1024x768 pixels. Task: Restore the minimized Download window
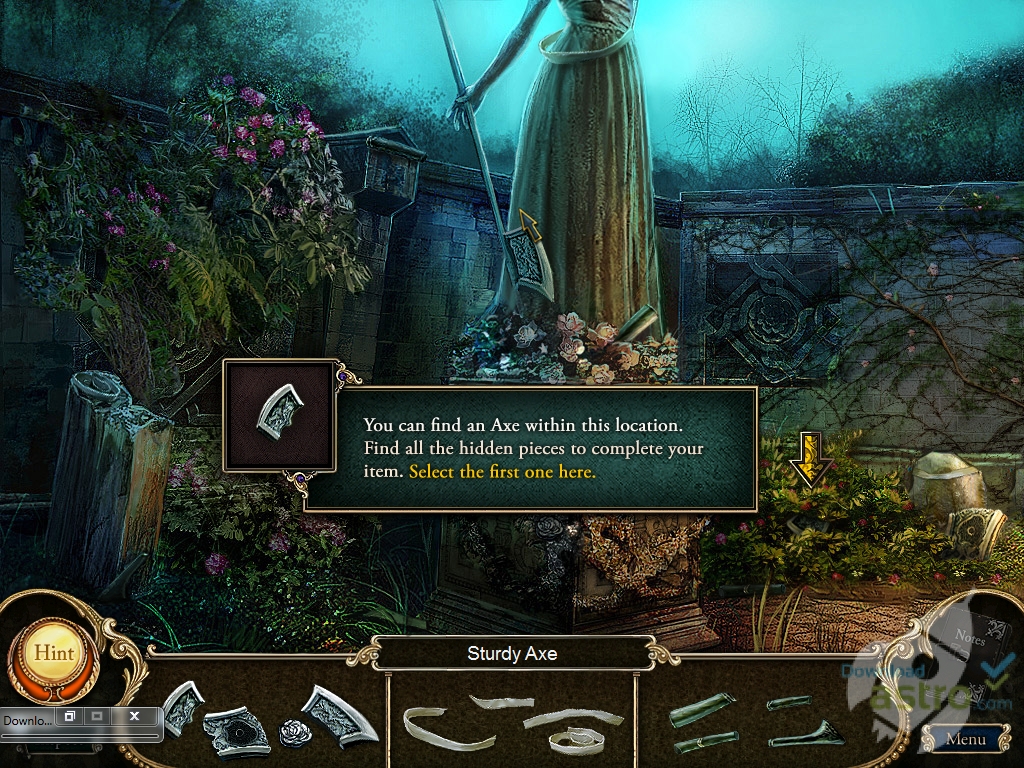coord(68,717)
